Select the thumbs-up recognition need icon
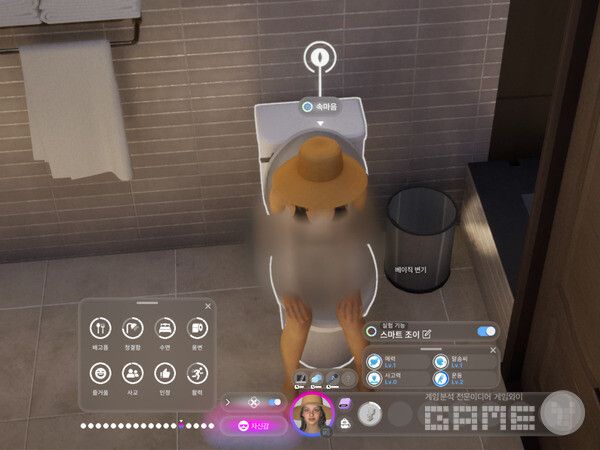Screen dimensions: 600x450 (164, 373)
